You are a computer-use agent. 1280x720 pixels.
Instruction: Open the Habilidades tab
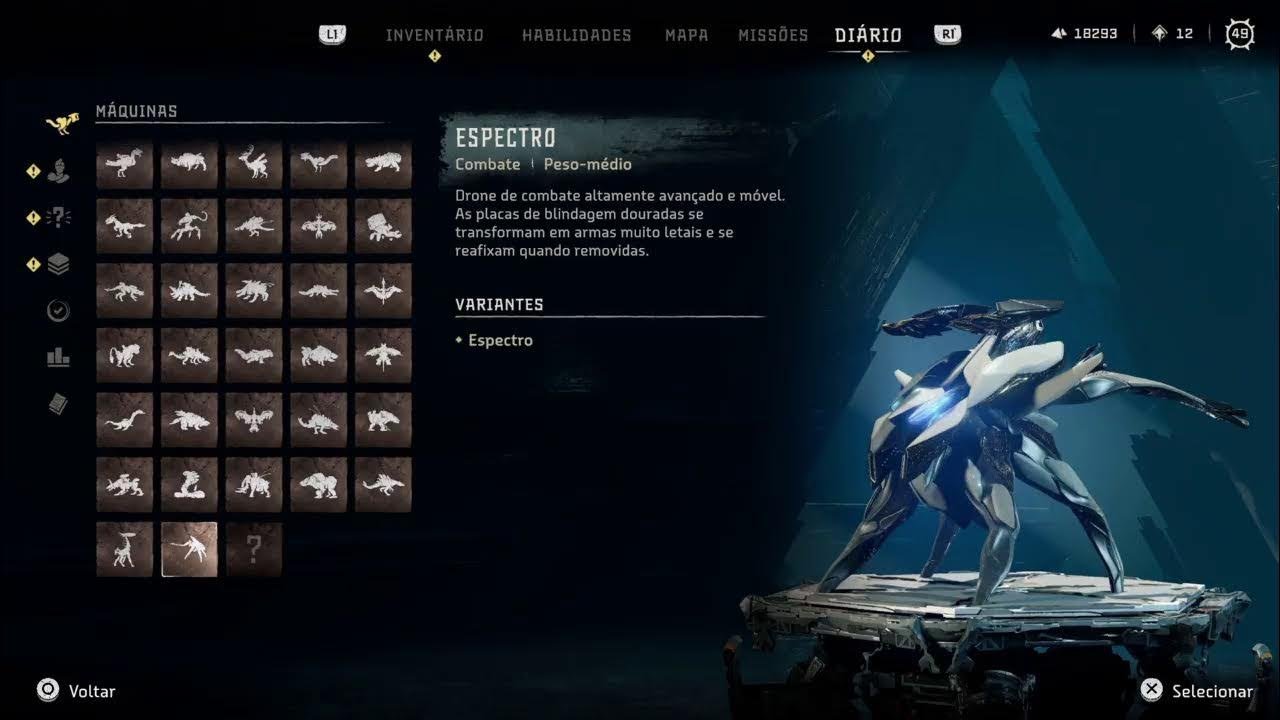[576, 35]
